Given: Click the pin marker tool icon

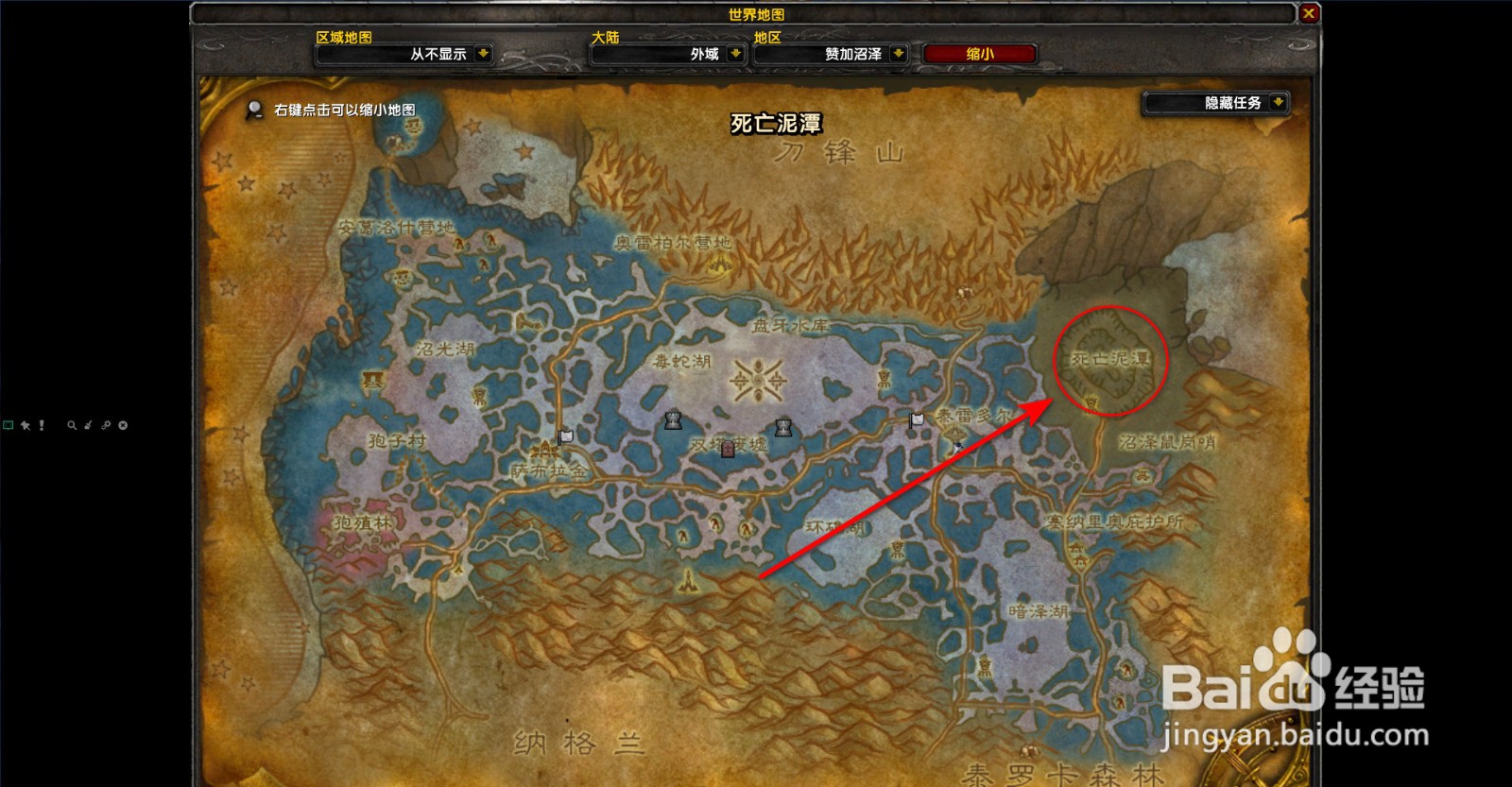Looking at the screenshot, I should tap(26, 425).
